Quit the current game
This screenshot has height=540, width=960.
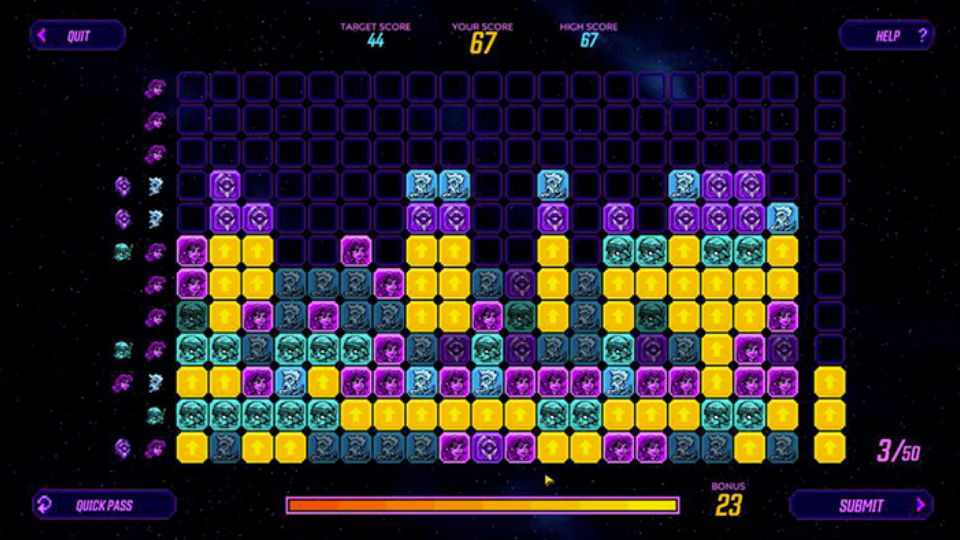(77, 36)
